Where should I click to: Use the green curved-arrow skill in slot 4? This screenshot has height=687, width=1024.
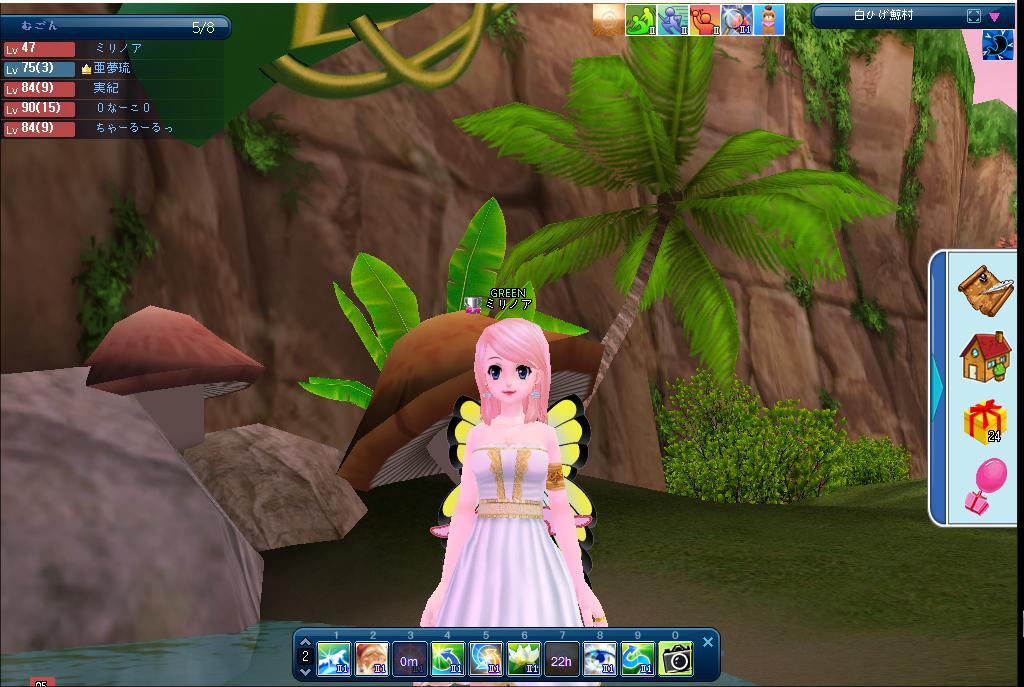(447, 659)
